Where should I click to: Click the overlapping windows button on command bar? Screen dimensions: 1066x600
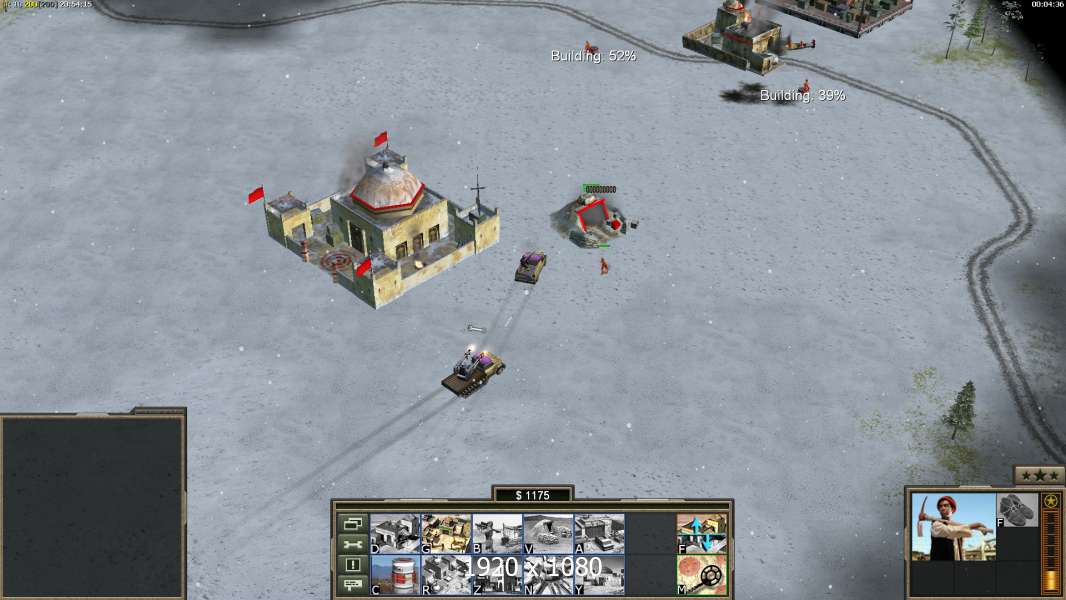352,523
